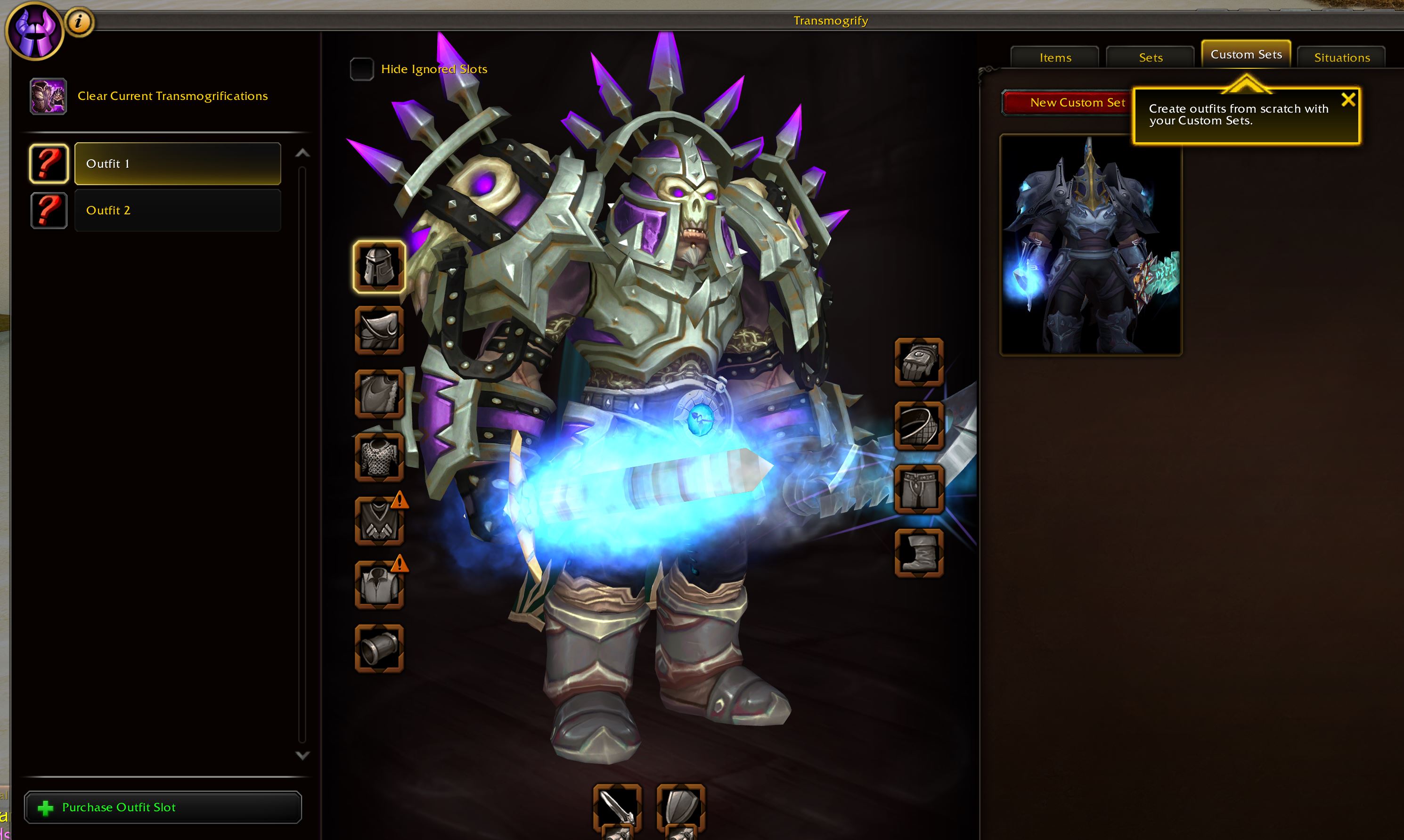The image size is (1404, 840).
Task: Select the Situations tab
Action: 1341,57
